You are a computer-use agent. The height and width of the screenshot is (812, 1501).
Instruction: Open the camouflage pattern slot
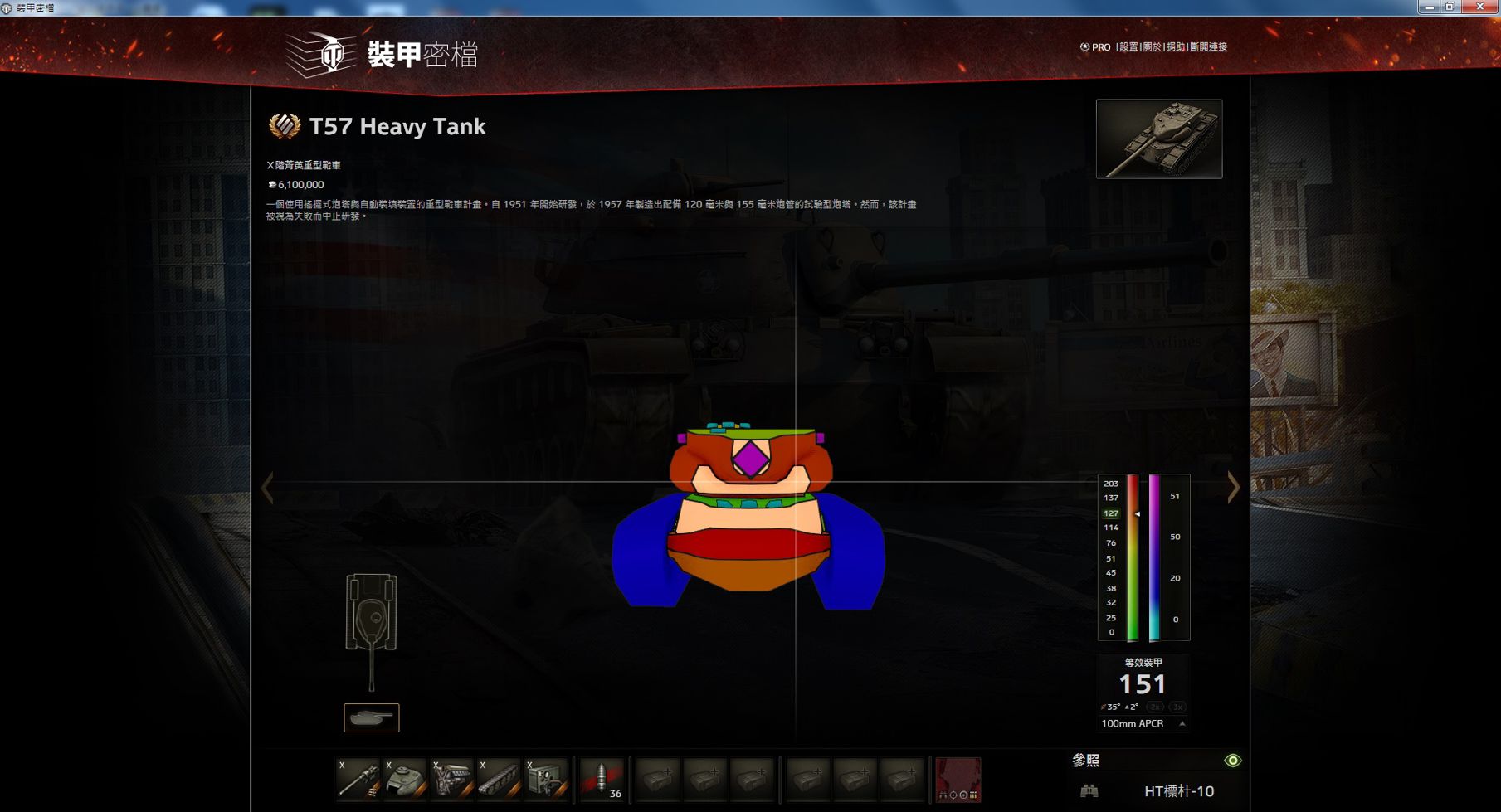[x=958, y=780]
